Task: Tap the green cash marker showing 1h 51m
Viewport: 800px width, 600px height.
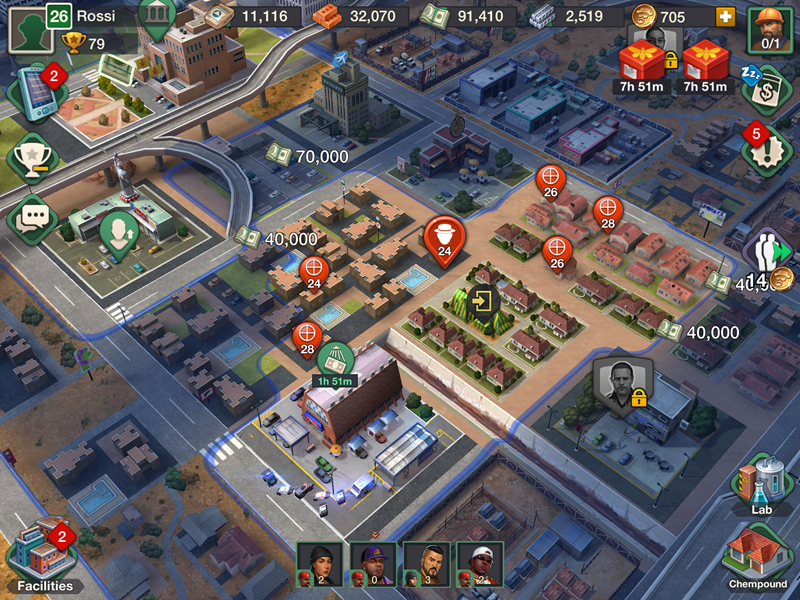Action: coord(336,358)
